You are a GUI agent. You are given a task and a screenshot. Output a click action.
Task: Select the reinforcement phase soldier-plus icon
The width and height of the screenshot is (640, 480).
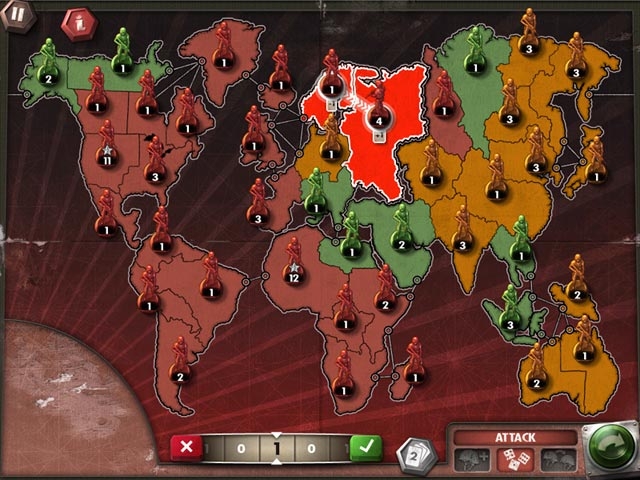[x=472, y=459]
